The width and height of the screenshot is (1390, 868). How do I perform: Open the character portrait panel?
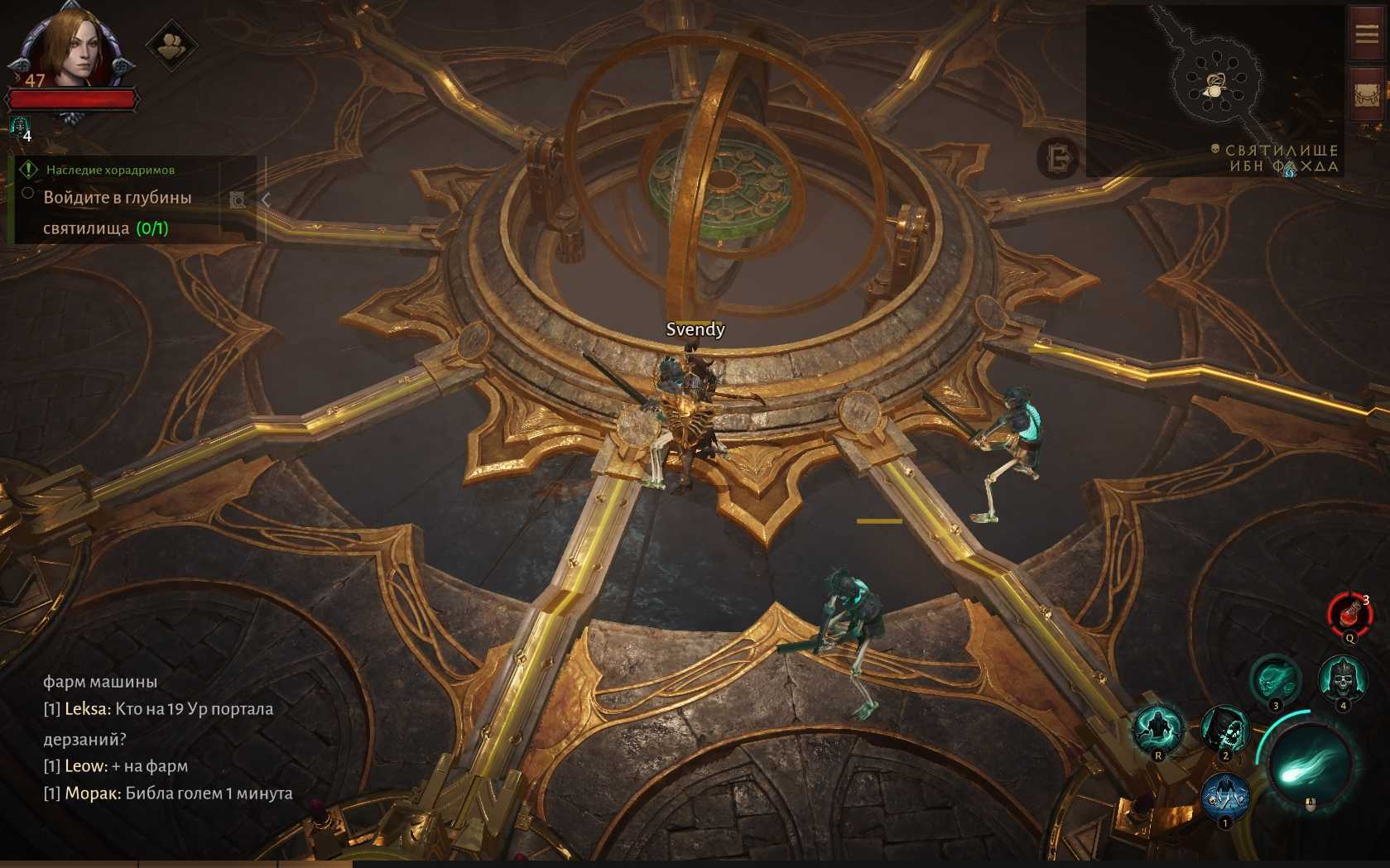71,47
